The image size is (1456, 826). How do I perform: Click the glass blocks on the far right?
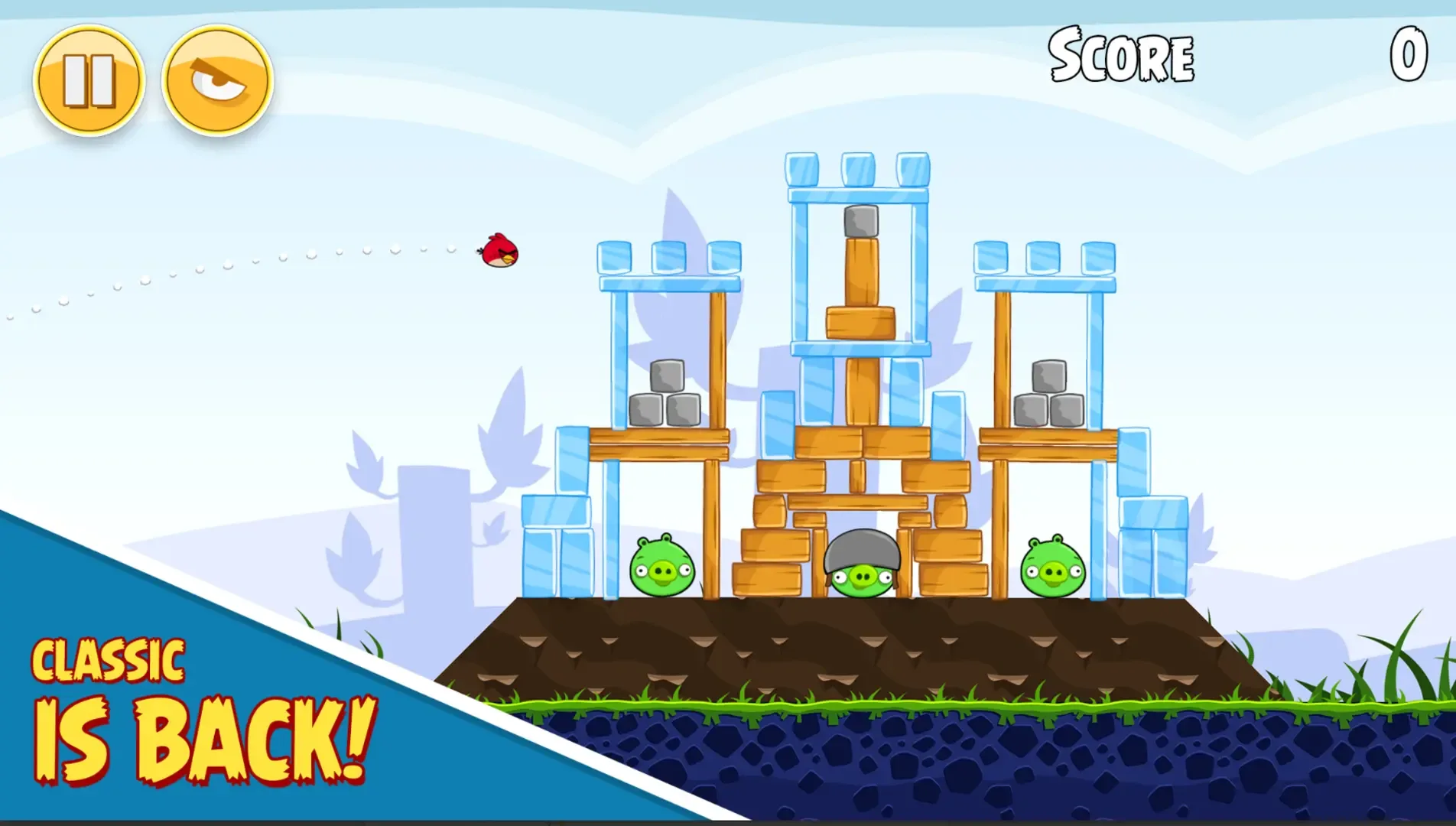pos(1155,551)
